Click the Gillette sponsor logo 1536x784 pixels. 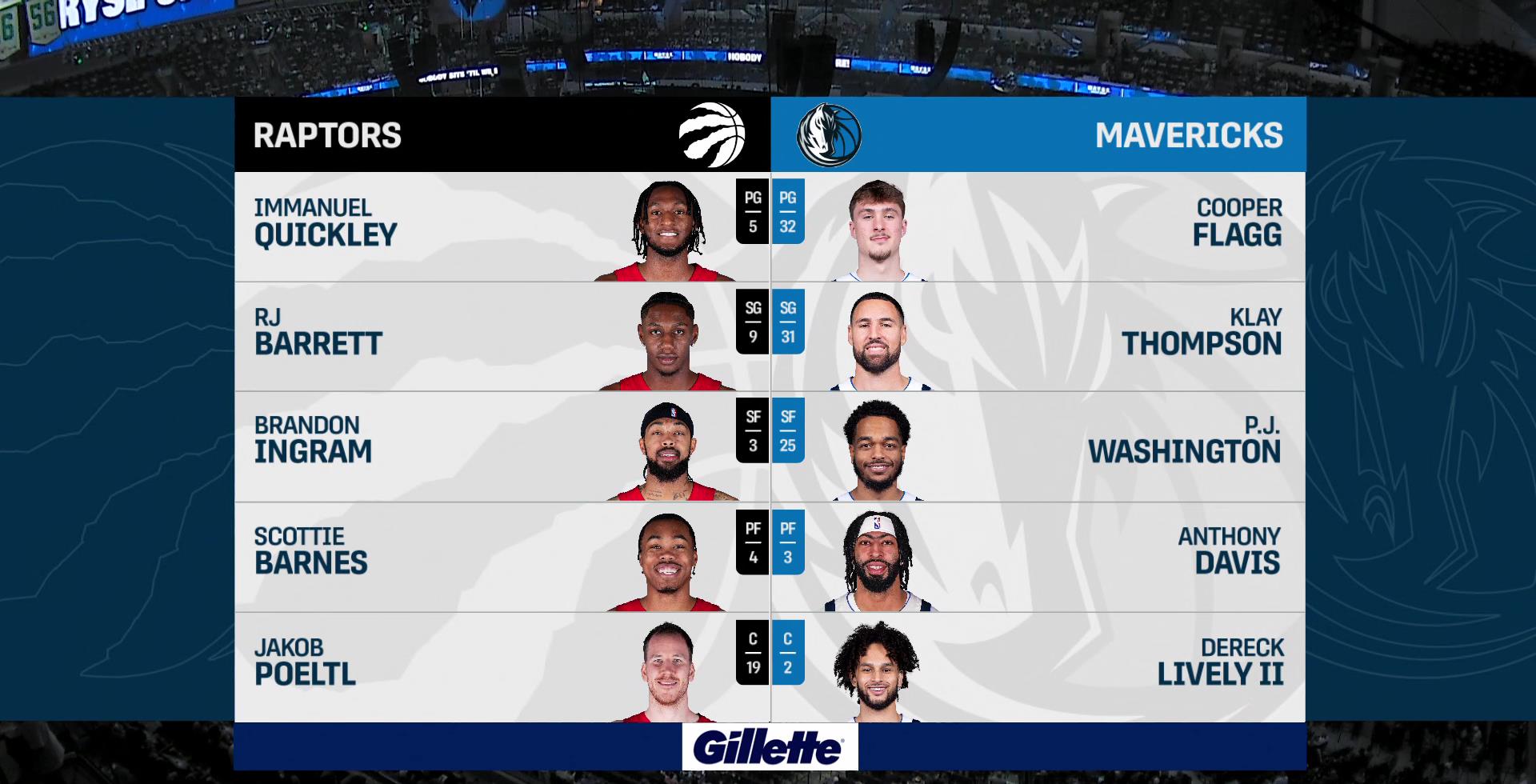click(x=769, y=748)
